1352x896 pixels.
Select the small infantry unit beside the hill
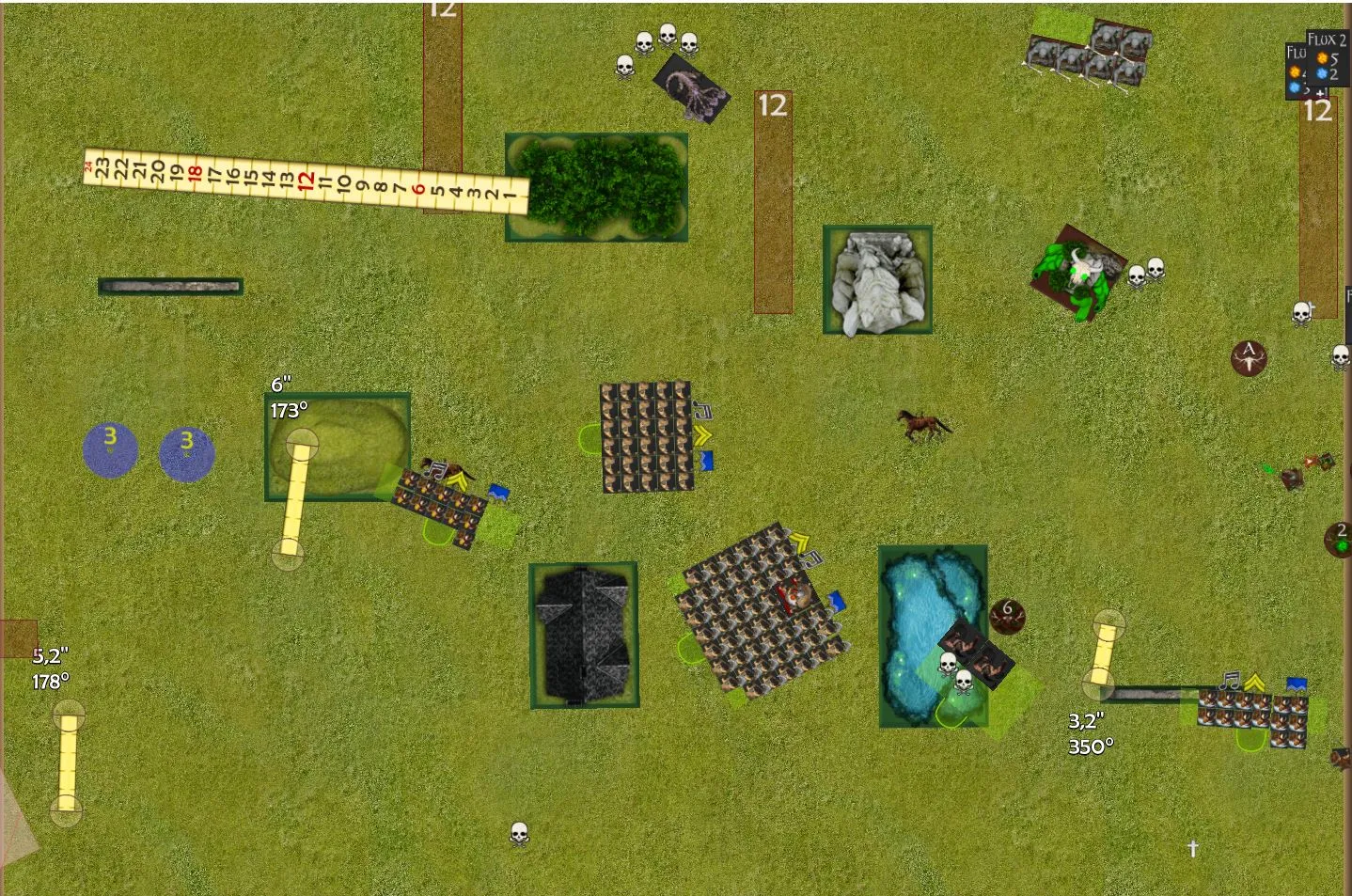coord(440,504)
